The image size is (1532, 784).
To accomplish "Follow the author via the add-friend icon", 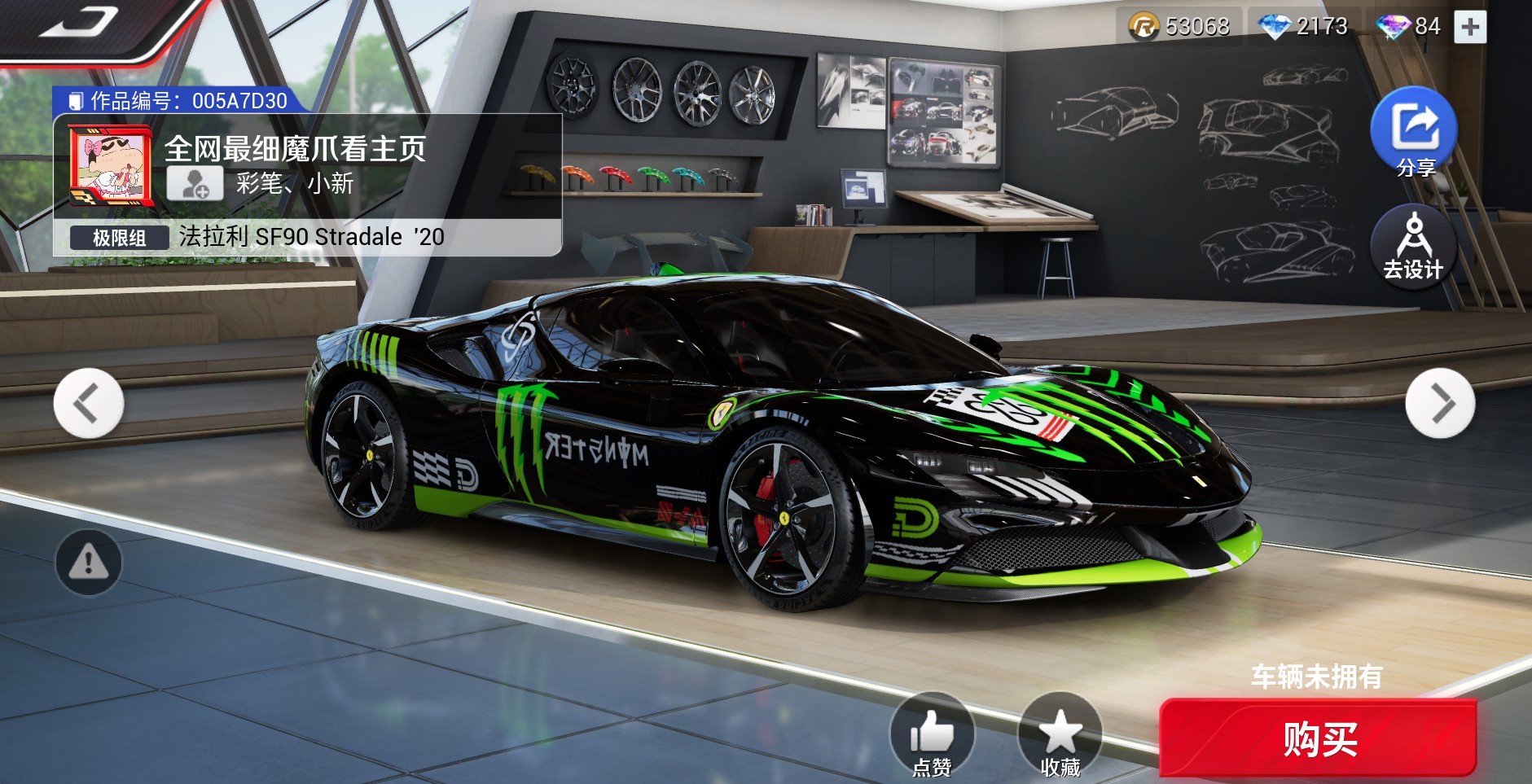I will click(195, 184).
